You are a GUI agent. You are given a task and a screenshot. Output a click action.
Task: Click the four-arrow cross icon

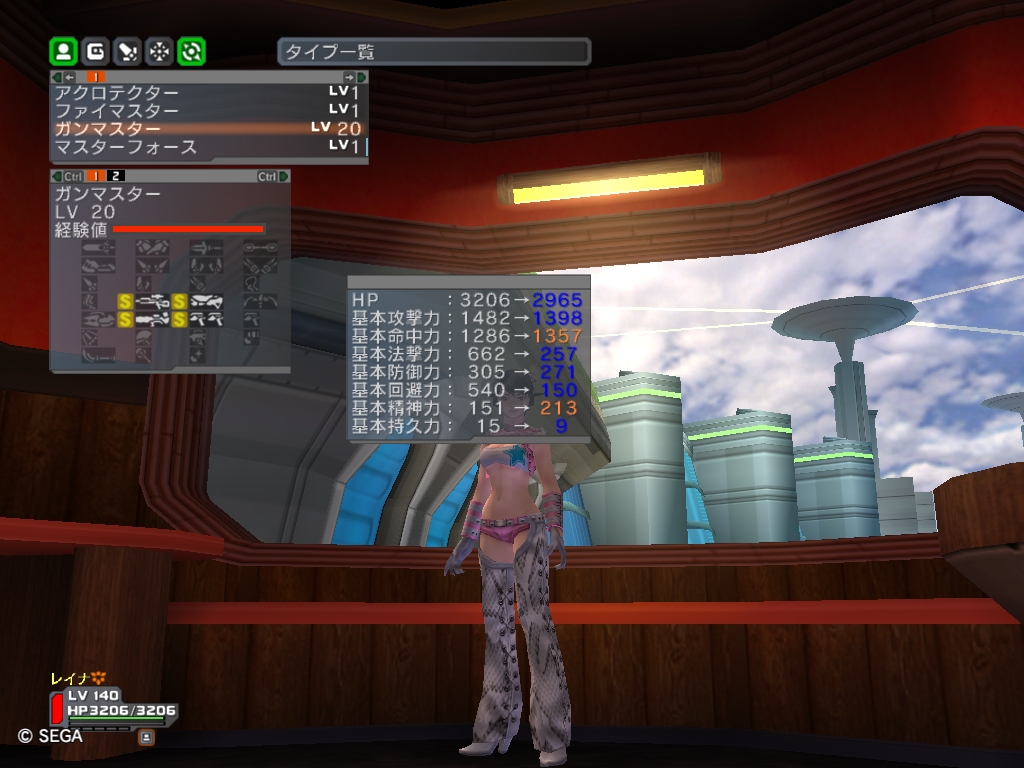coord(159,51)
